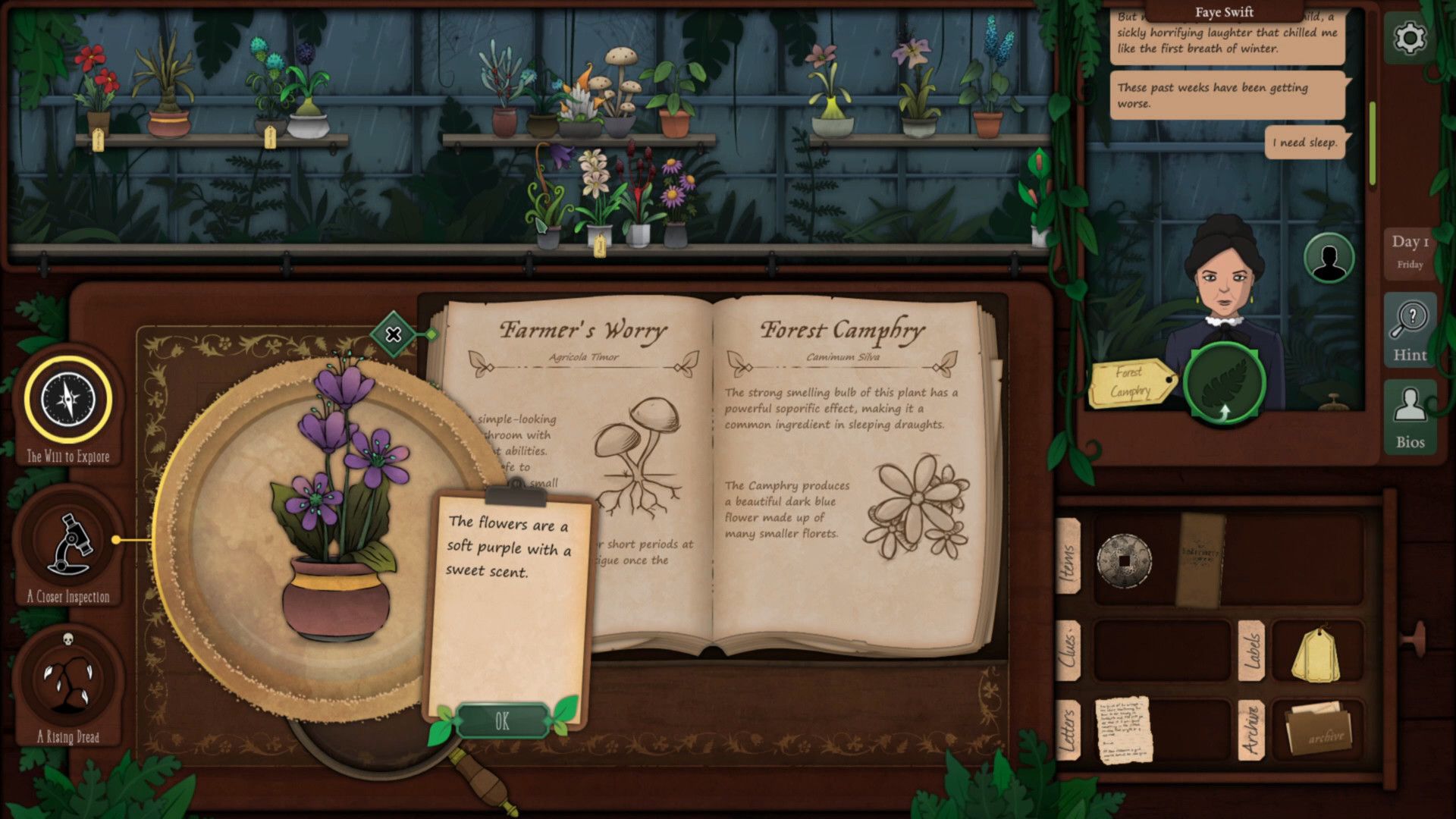
Task: Click the green leaf confirm icon below Faye Swift
Action: (1224, 384)
